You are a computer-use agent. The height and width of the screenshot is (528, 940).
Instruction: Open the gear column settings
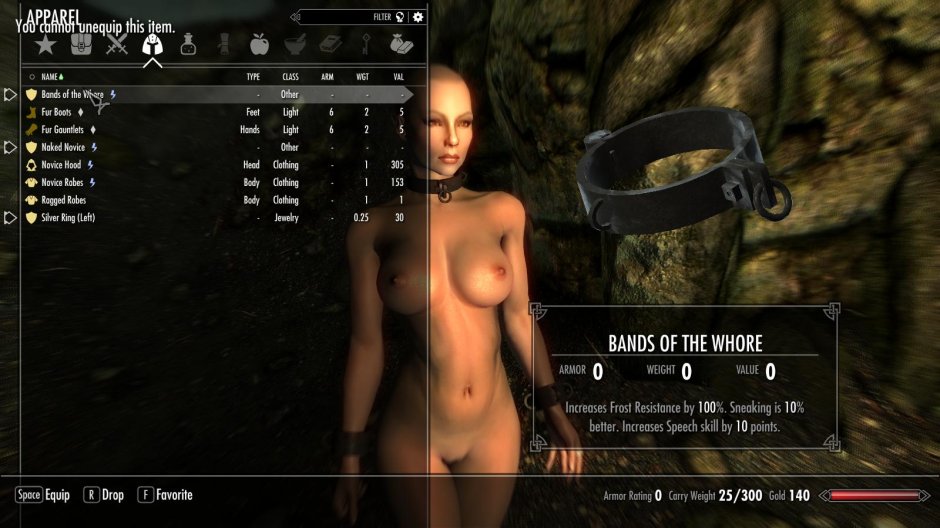(418, 16)
